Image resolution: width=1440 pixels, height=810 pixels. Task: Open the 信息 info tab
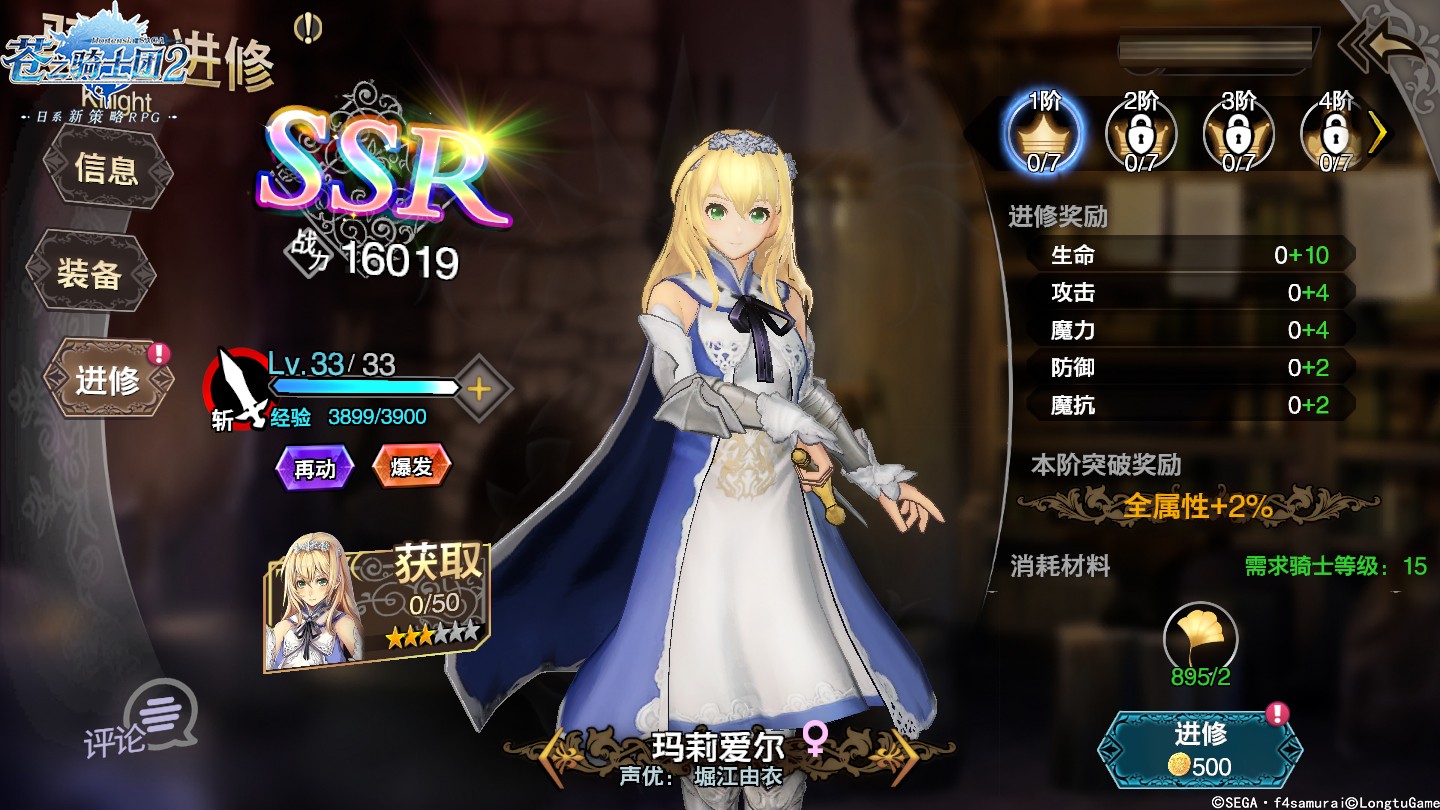click(106, 170)
